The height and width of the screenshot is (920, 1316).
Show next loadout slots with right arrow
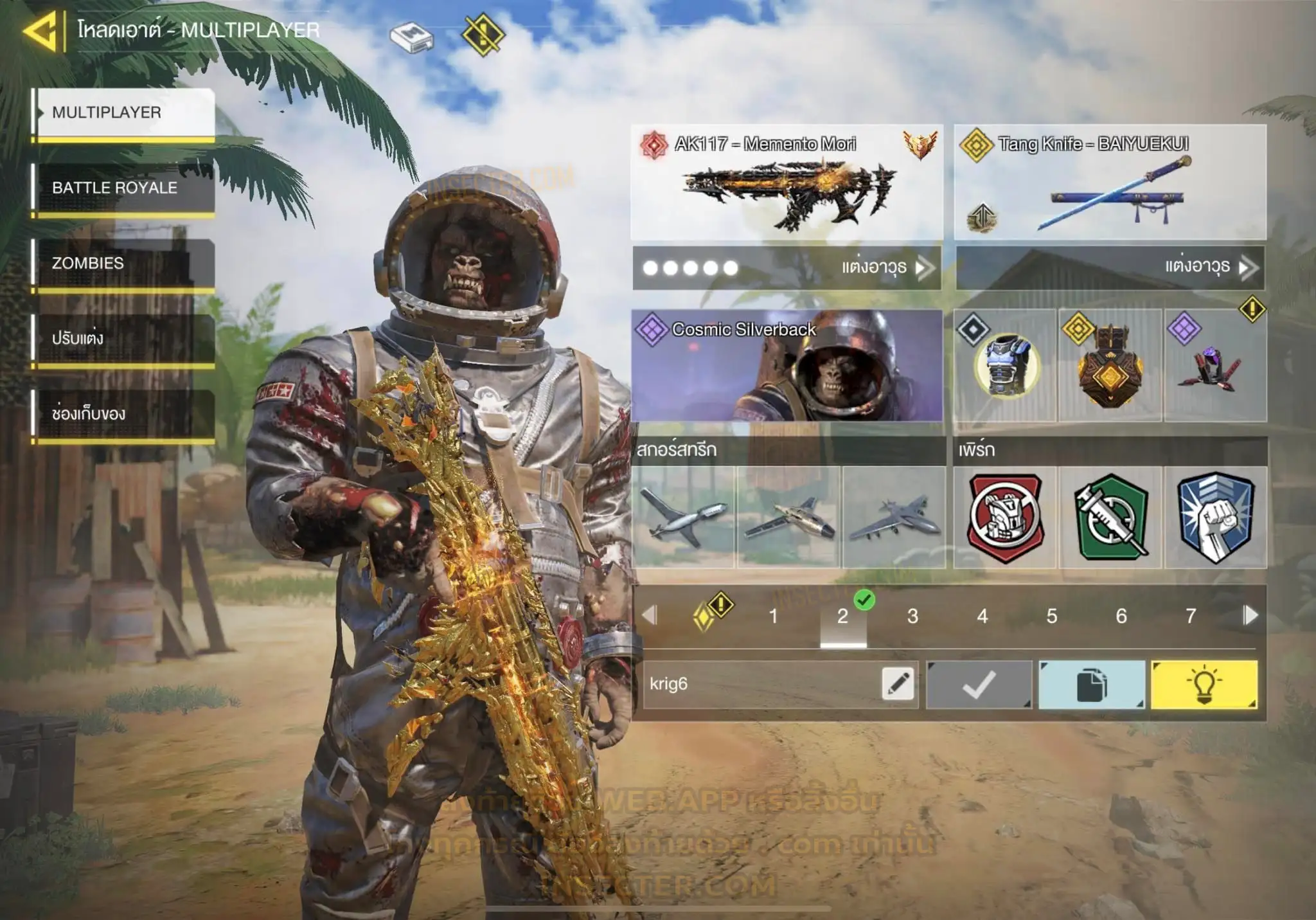[x=1250, y=615]
